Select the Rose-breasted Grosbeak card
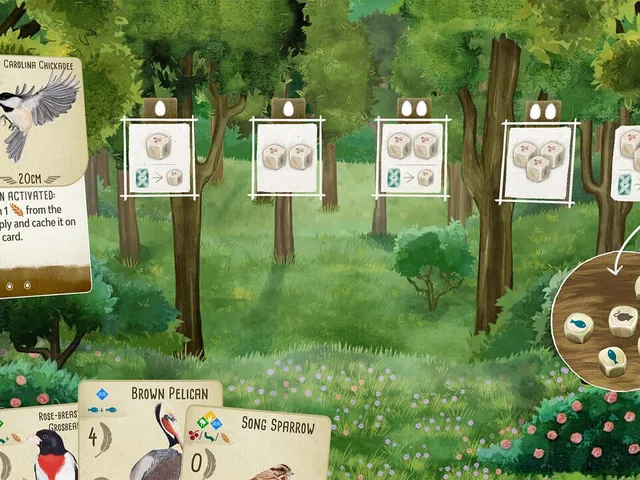 [x=40, y=447]
